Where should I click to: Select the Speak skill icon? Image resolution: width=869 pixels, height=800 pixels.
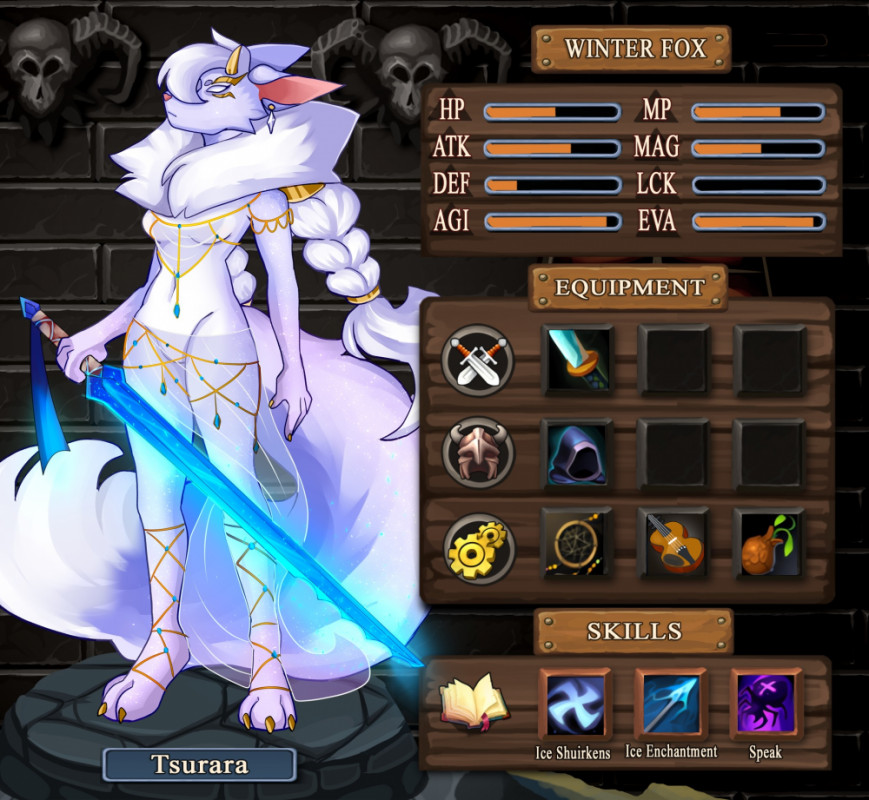[x=765, y=703]
